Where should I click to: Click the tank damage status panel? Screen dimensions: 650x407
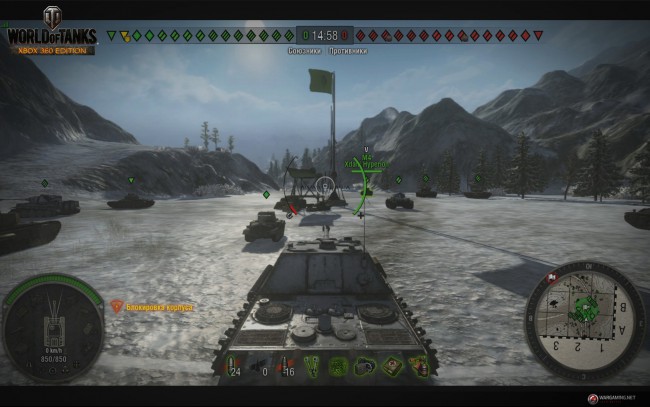(x=53, y=327)
